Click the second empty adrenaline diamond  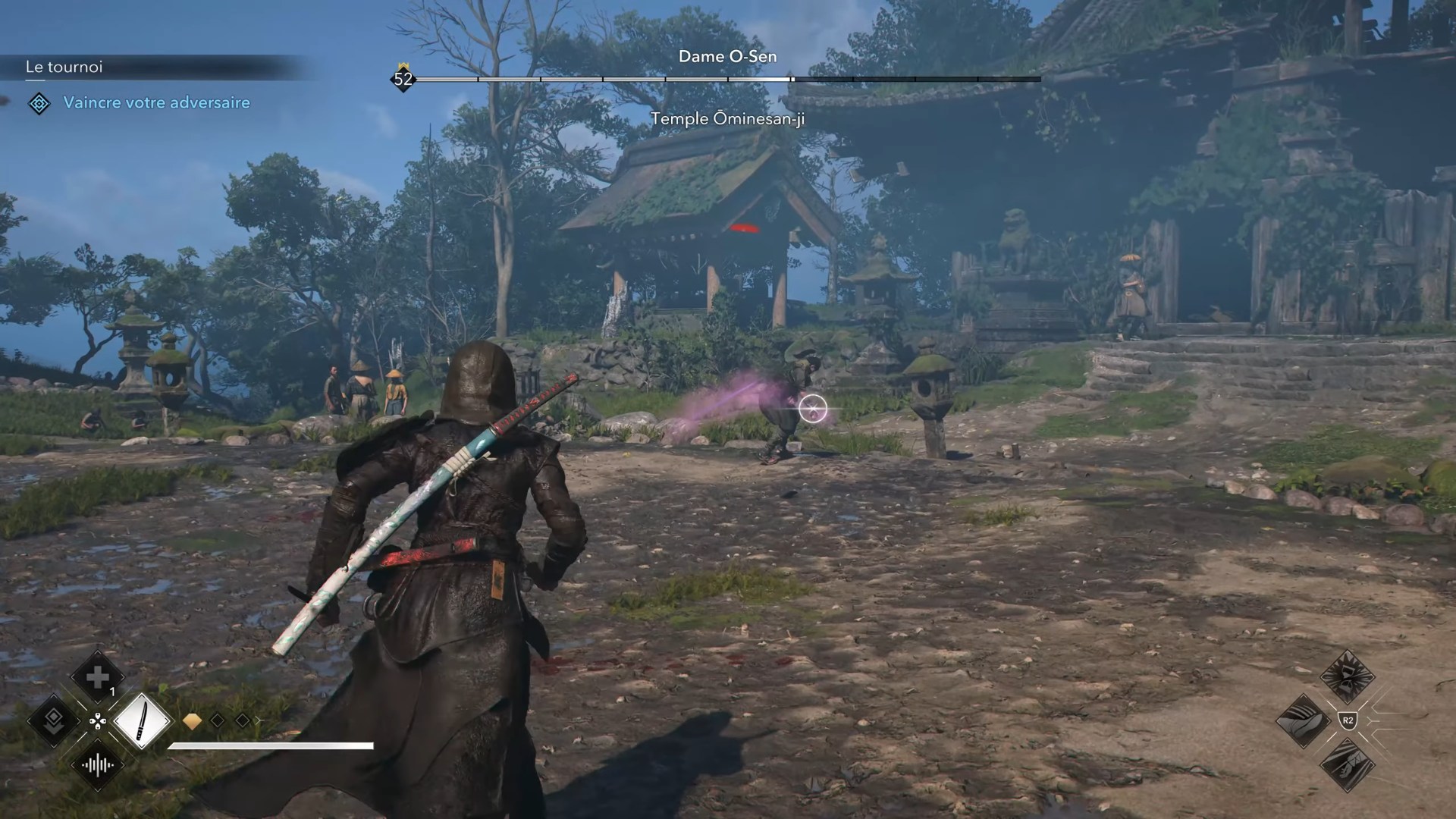pyautogui.click(x=241, y=720)
